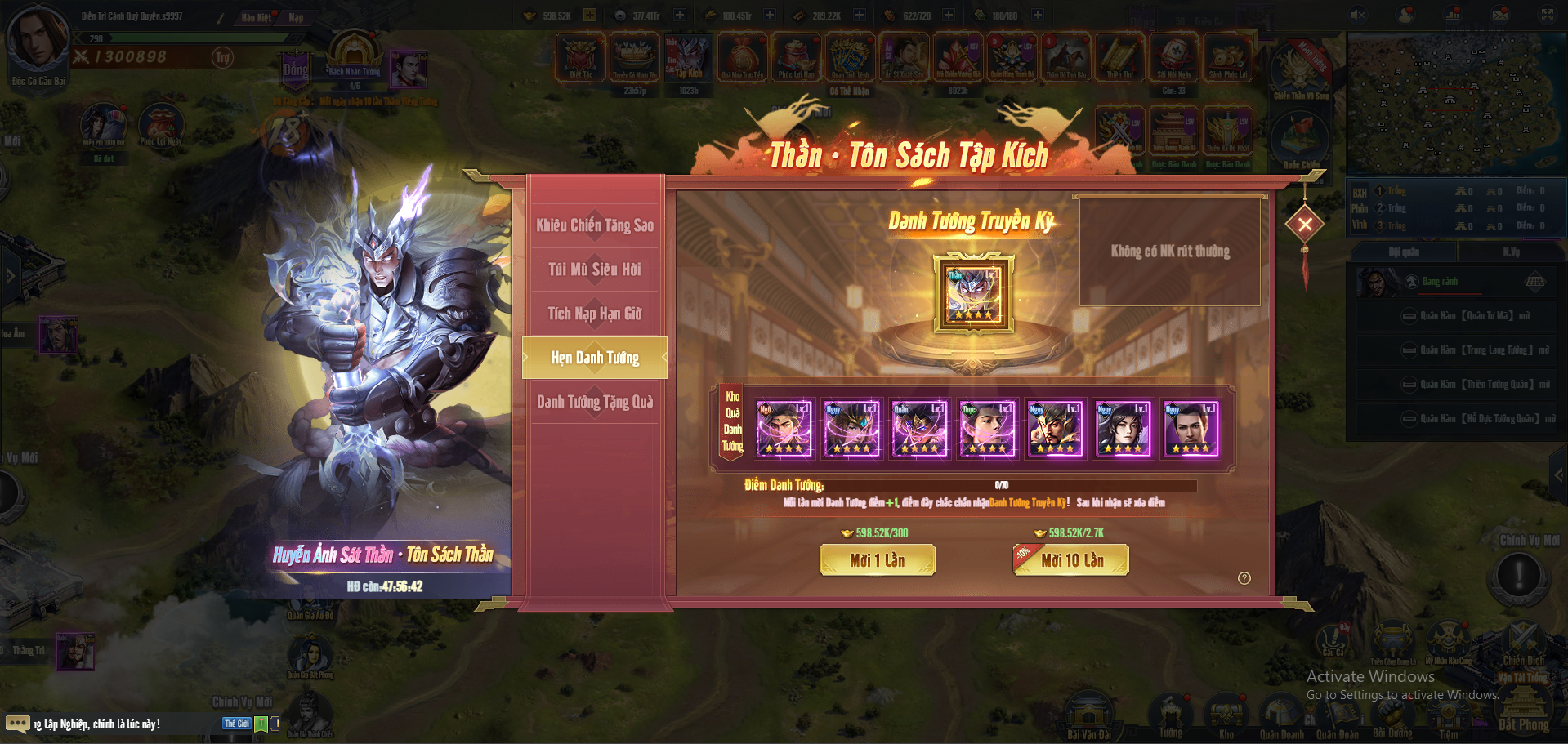The width and height of the screenshot is (1568, 744).
Task: Show the Danh Tướng Tặng Quà tab
Action: 595,402
